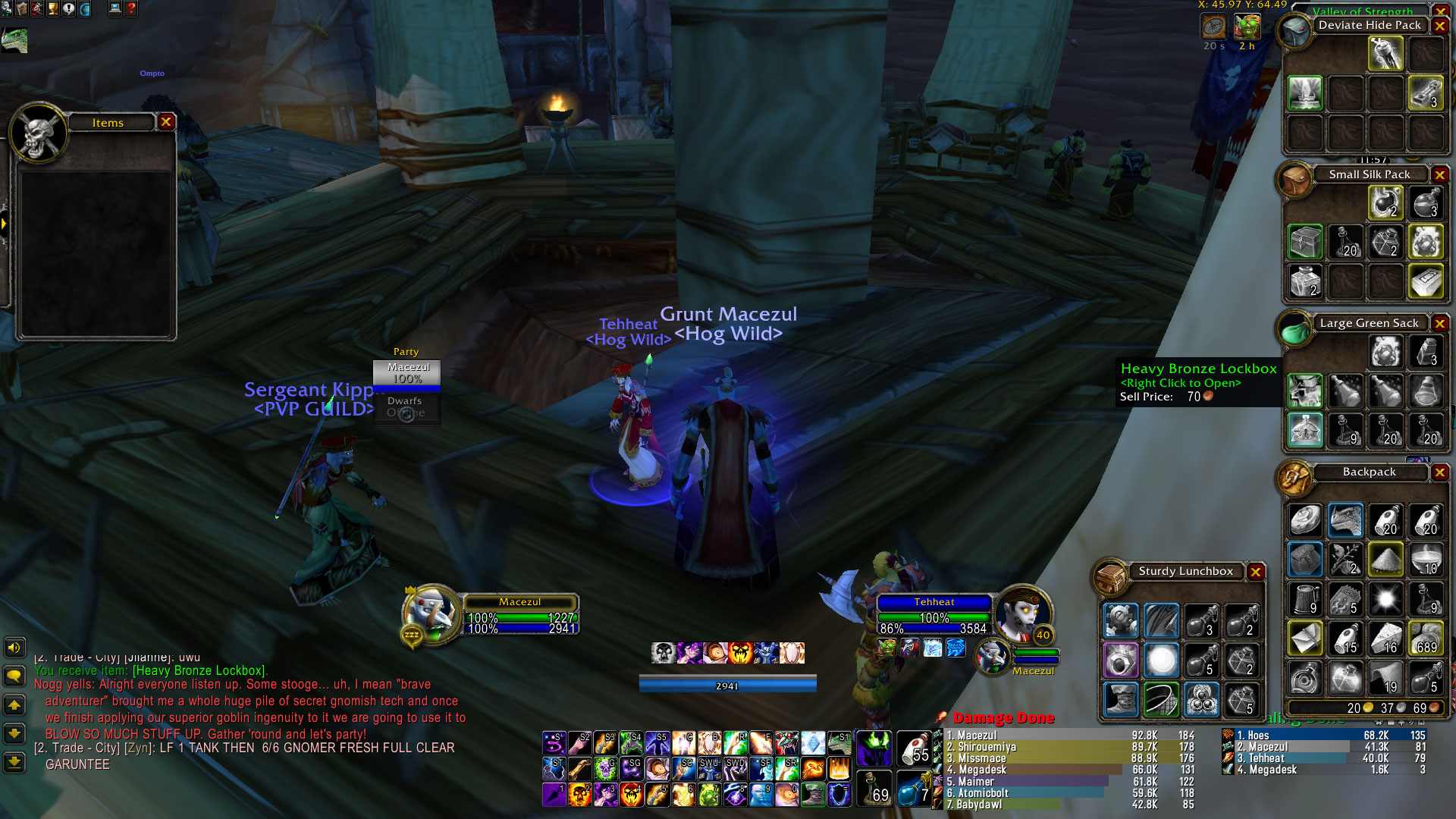
Task: Click Tehheat's target portrait
Action: pyautogui.click(x=1021, y=612)
